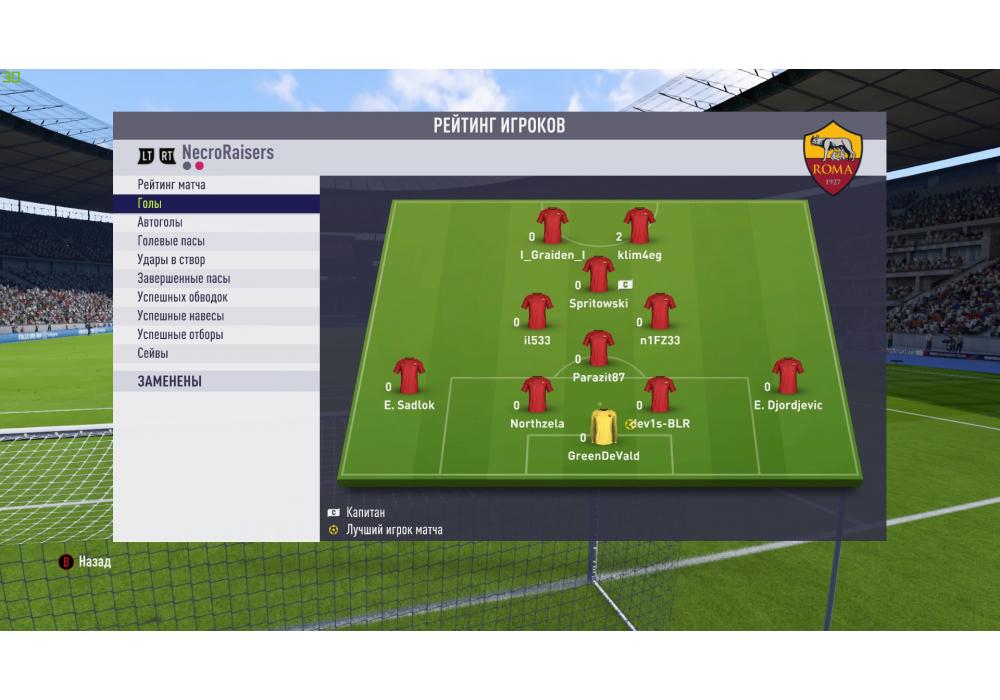
Task: Select goalkeeper GreenDeVald
Action: click(x=603, y=427)
